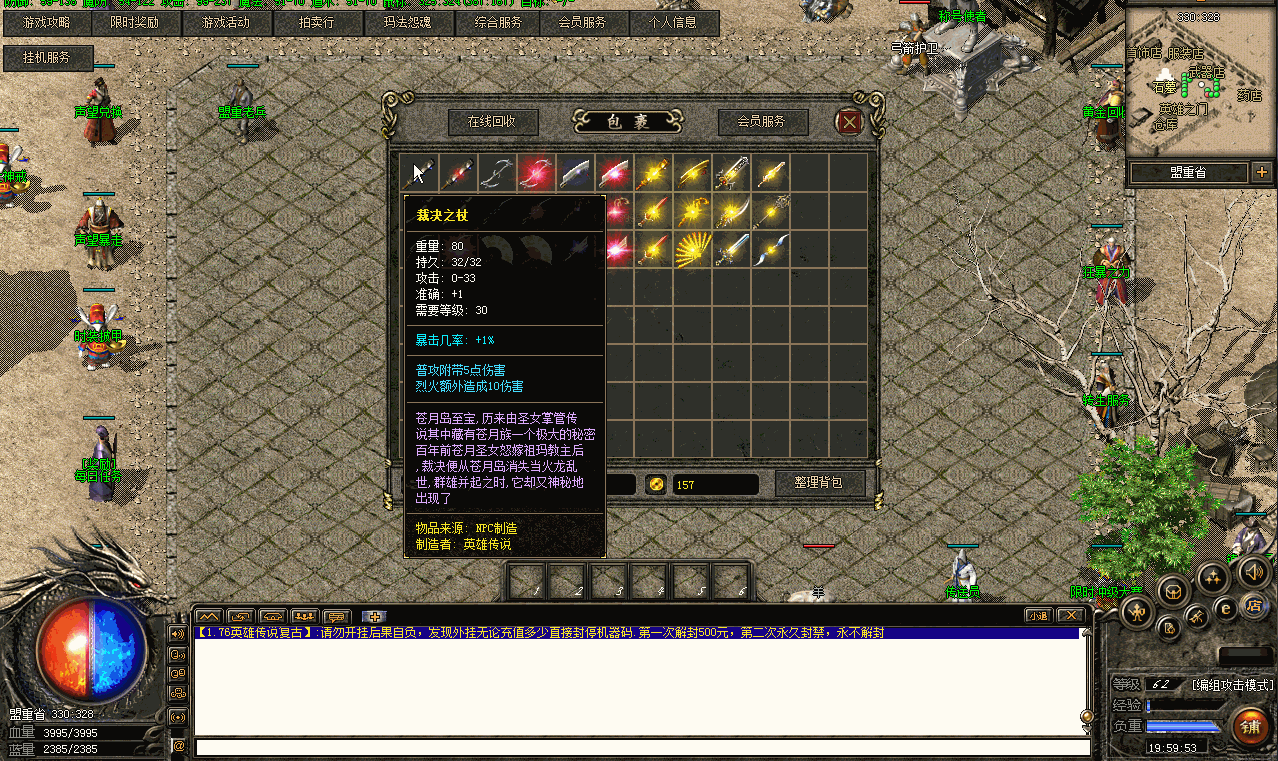Open the 店 shop round icon
The height and width of the screenshot is (761, 1278).
[1253, 605]
